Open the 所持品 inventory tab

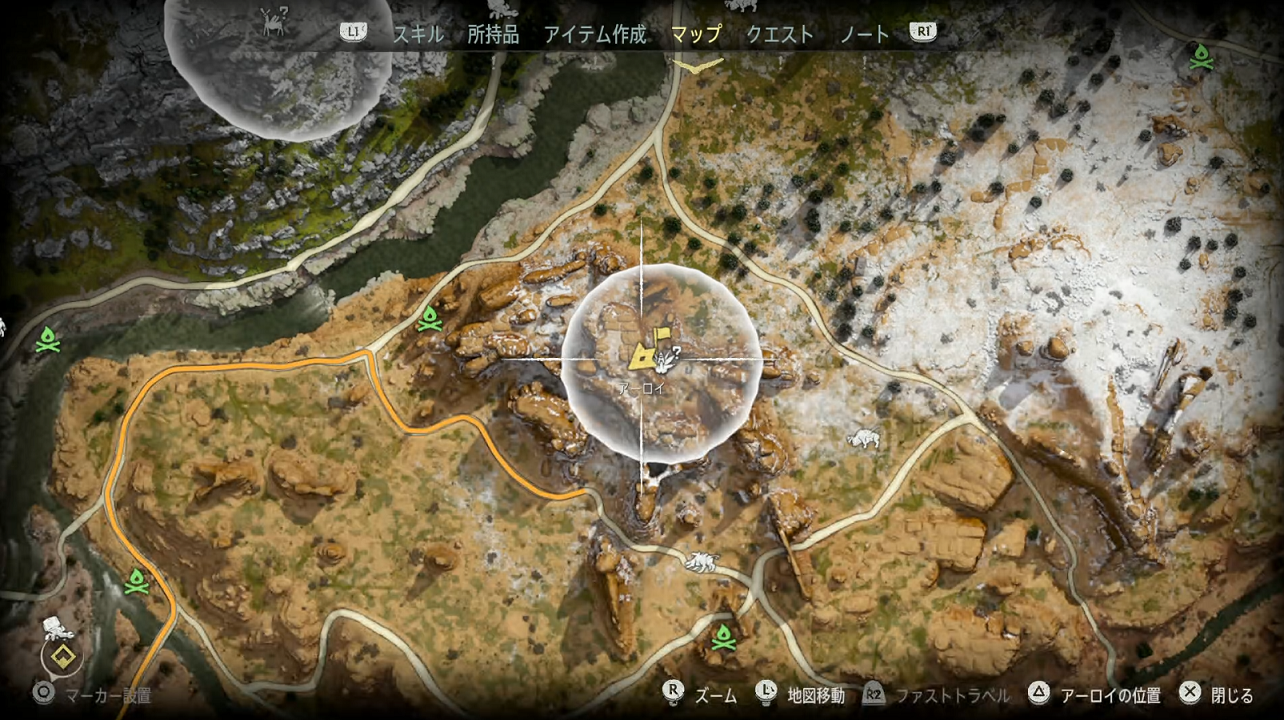(x=494, y=34)
